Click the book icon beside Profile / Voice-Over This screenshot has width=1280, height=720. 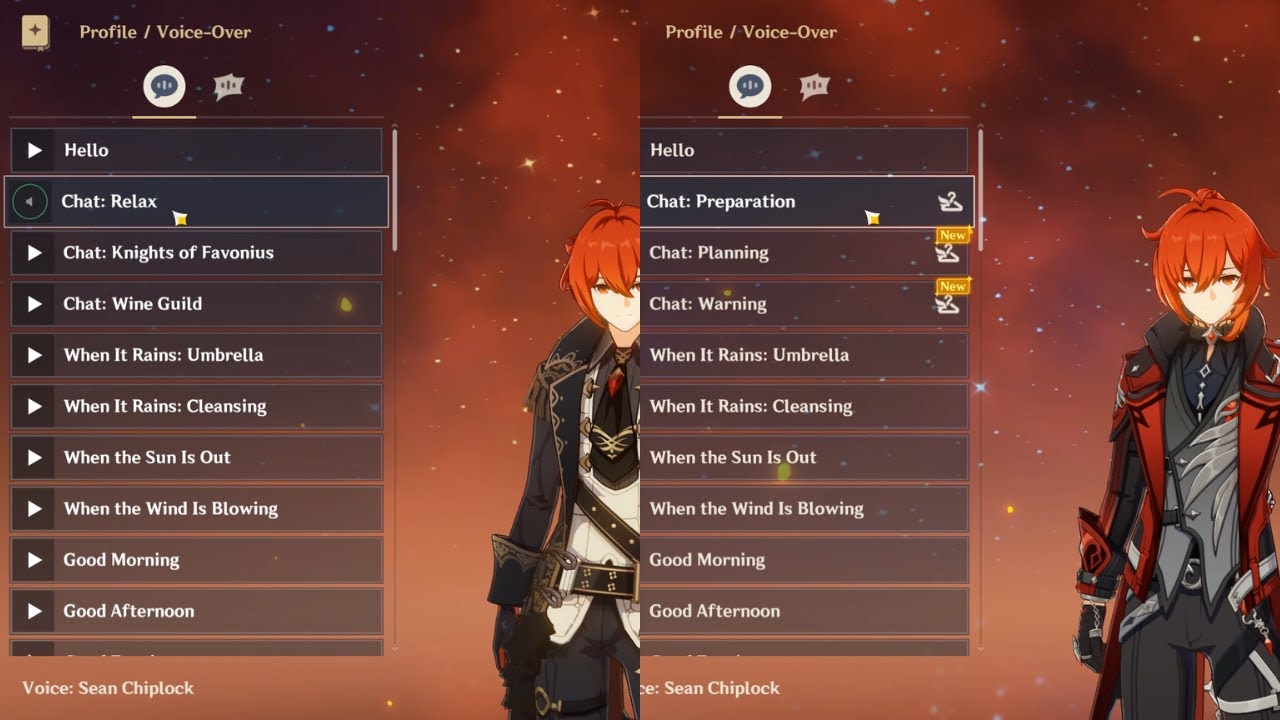[36, 32]
